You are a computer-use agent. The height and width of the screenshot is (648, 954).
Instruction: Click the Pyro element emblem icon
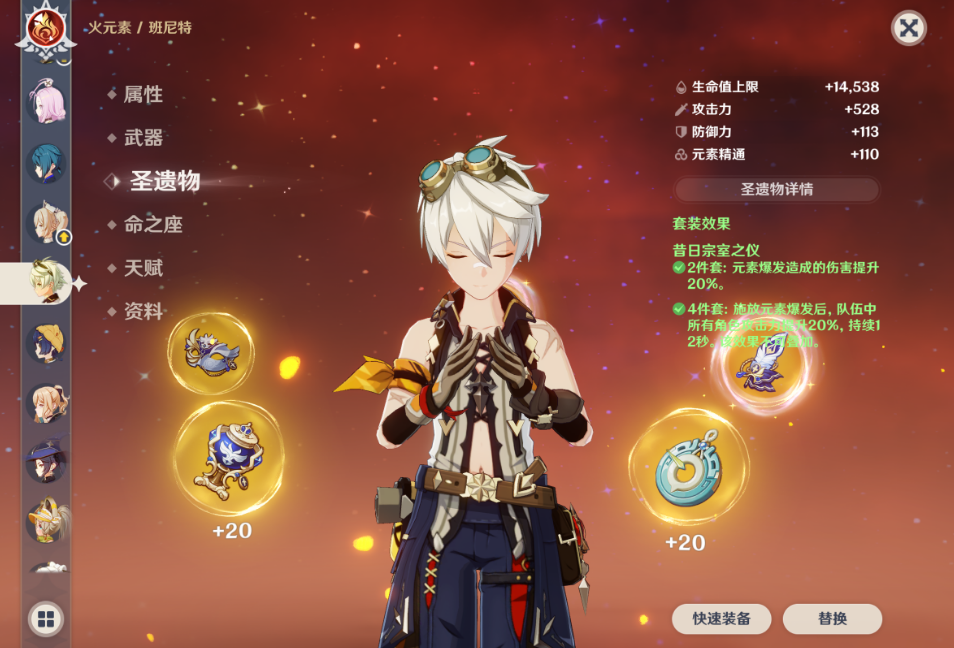(x=45, y=28)
